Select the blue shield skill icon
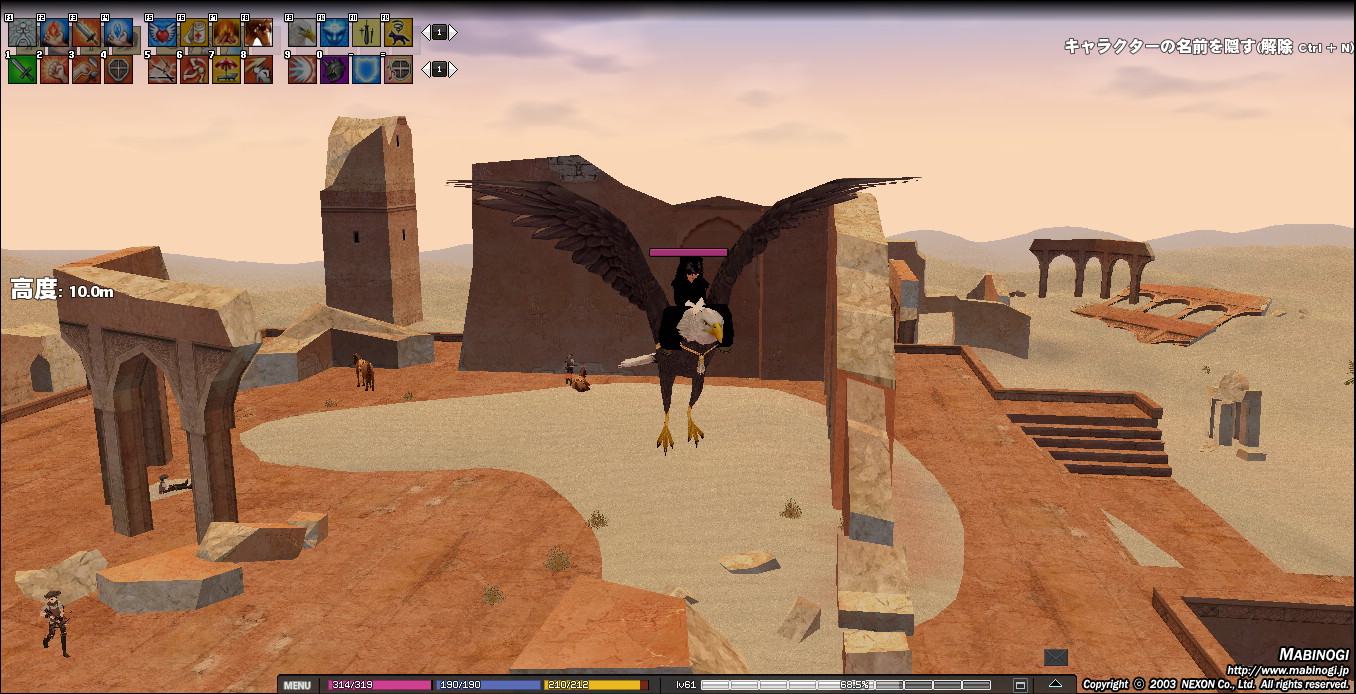This screenshot has width=1356, height=694. (x=366, y=69)
